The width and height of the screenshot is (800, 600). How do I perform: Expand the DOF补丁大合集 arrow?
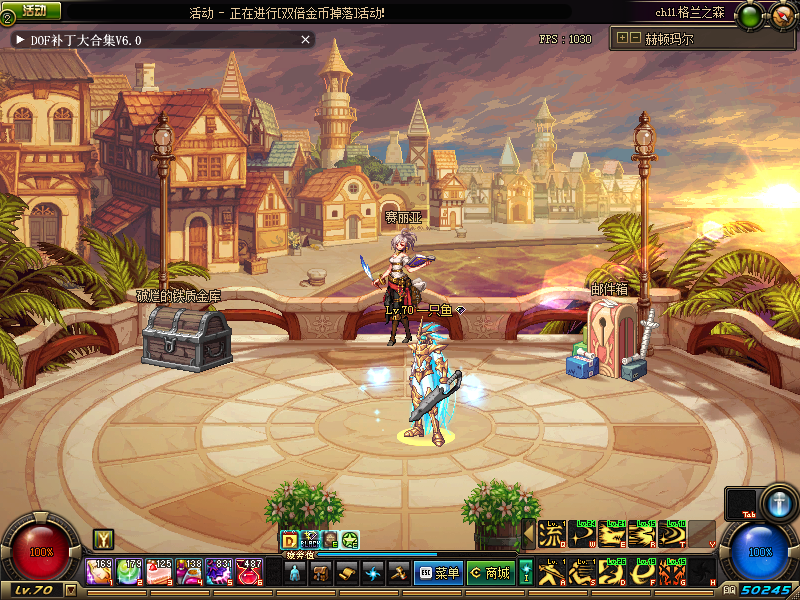20,40
